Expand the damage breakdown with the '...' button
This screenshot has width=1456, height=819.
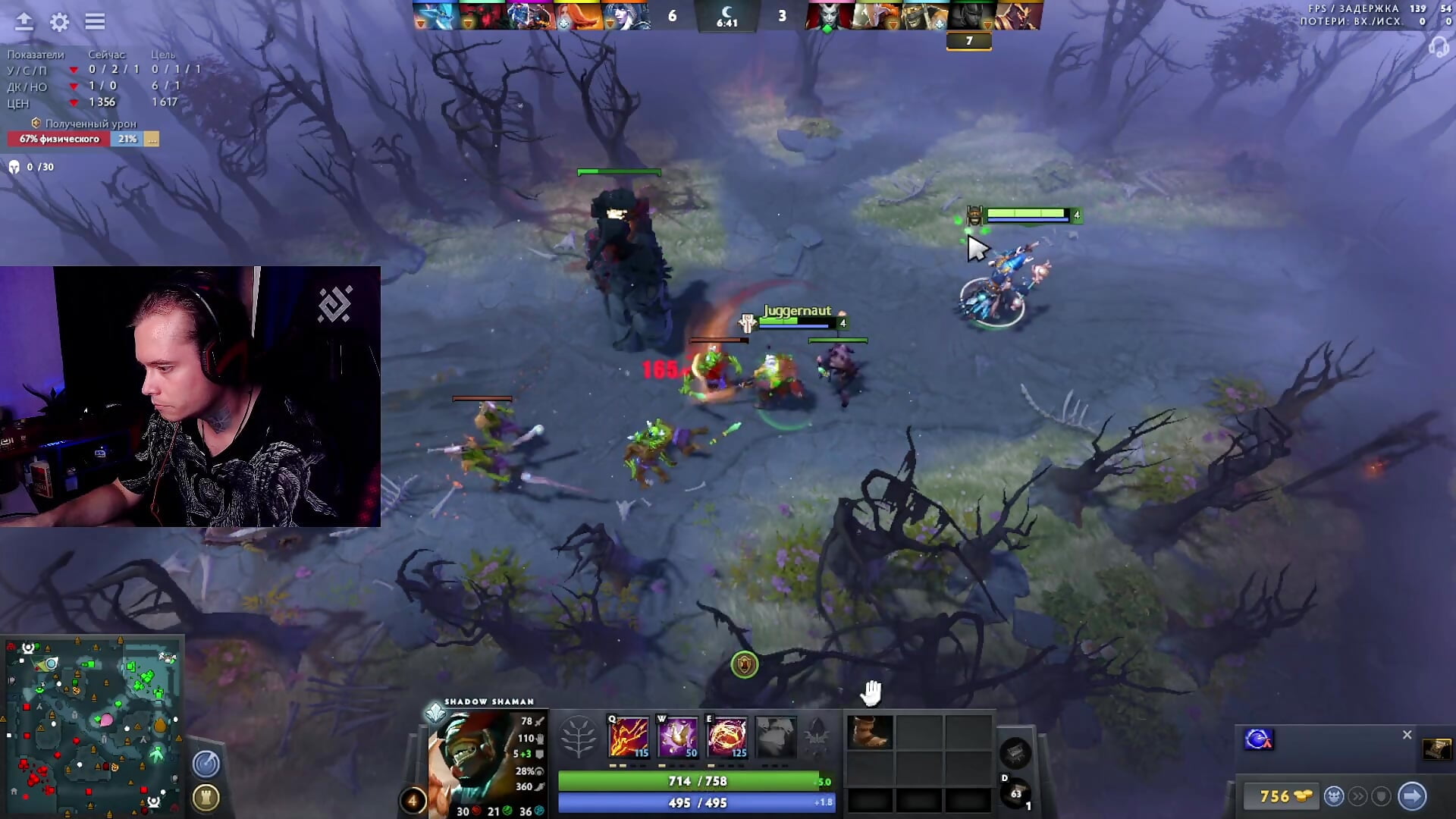click(152, 140)
